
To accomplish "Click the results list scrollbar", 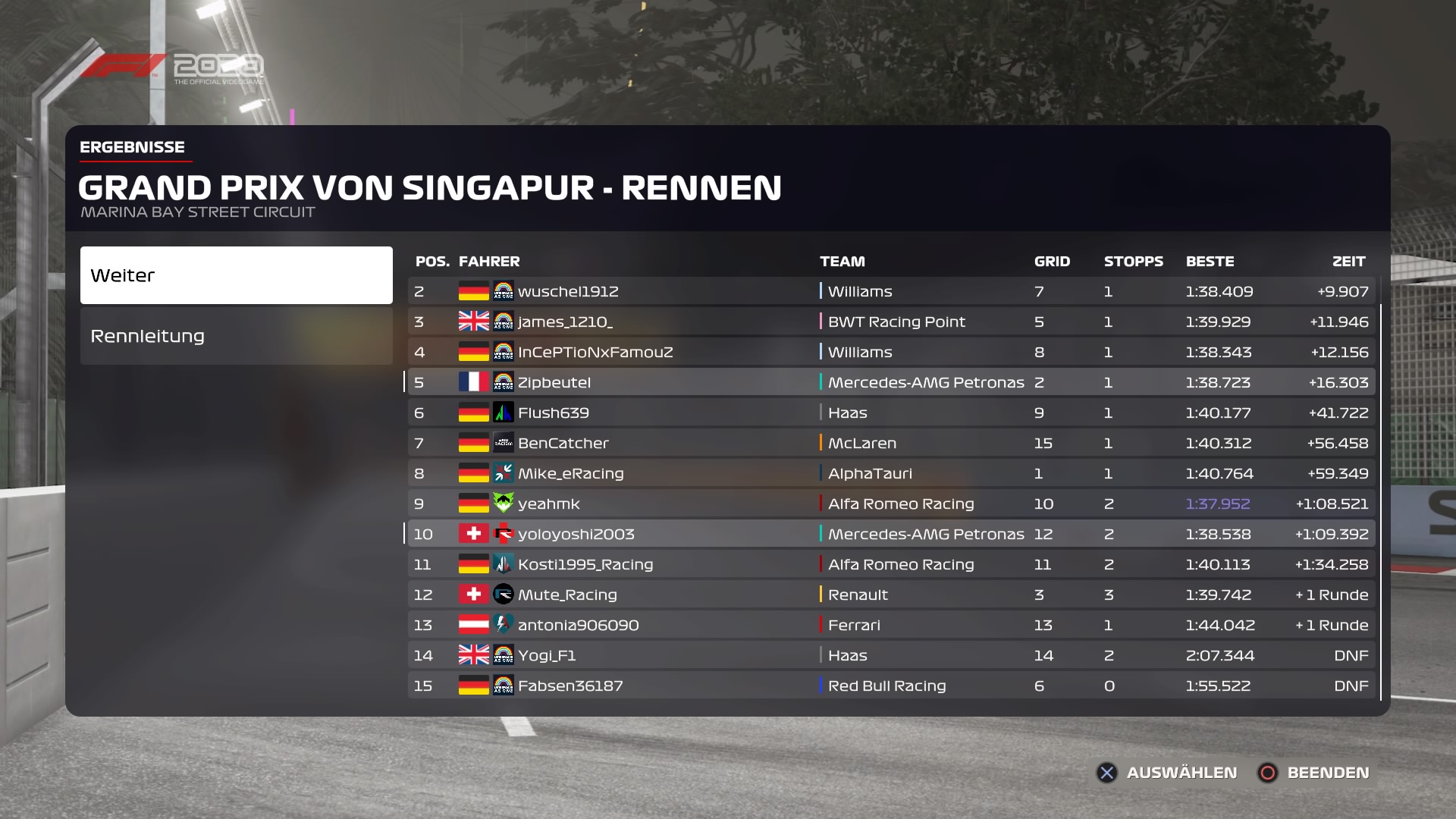I will click(x=1381, y=500).
